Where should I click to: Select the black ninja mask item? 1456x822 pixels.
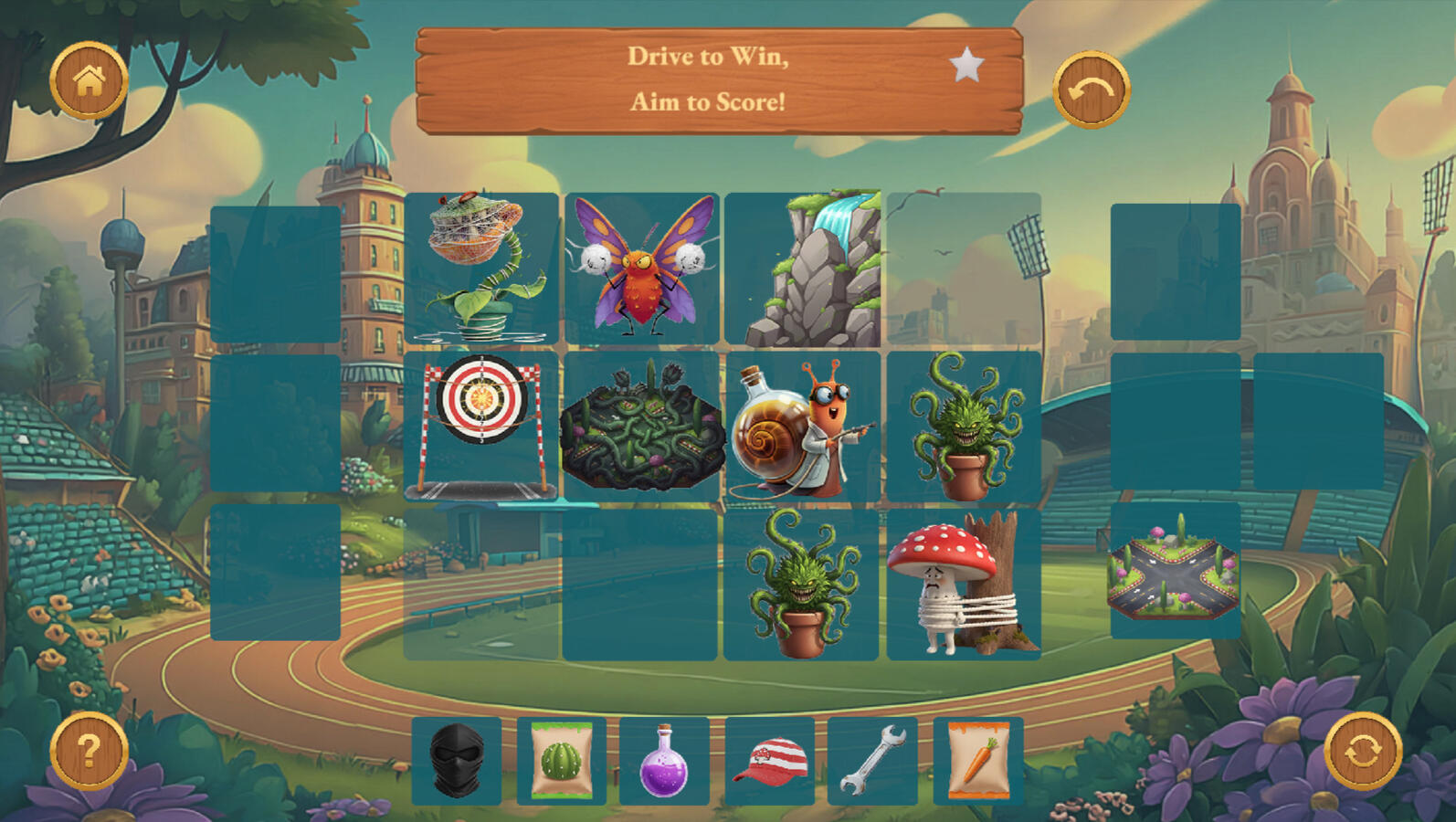click(x=457, y=761)
